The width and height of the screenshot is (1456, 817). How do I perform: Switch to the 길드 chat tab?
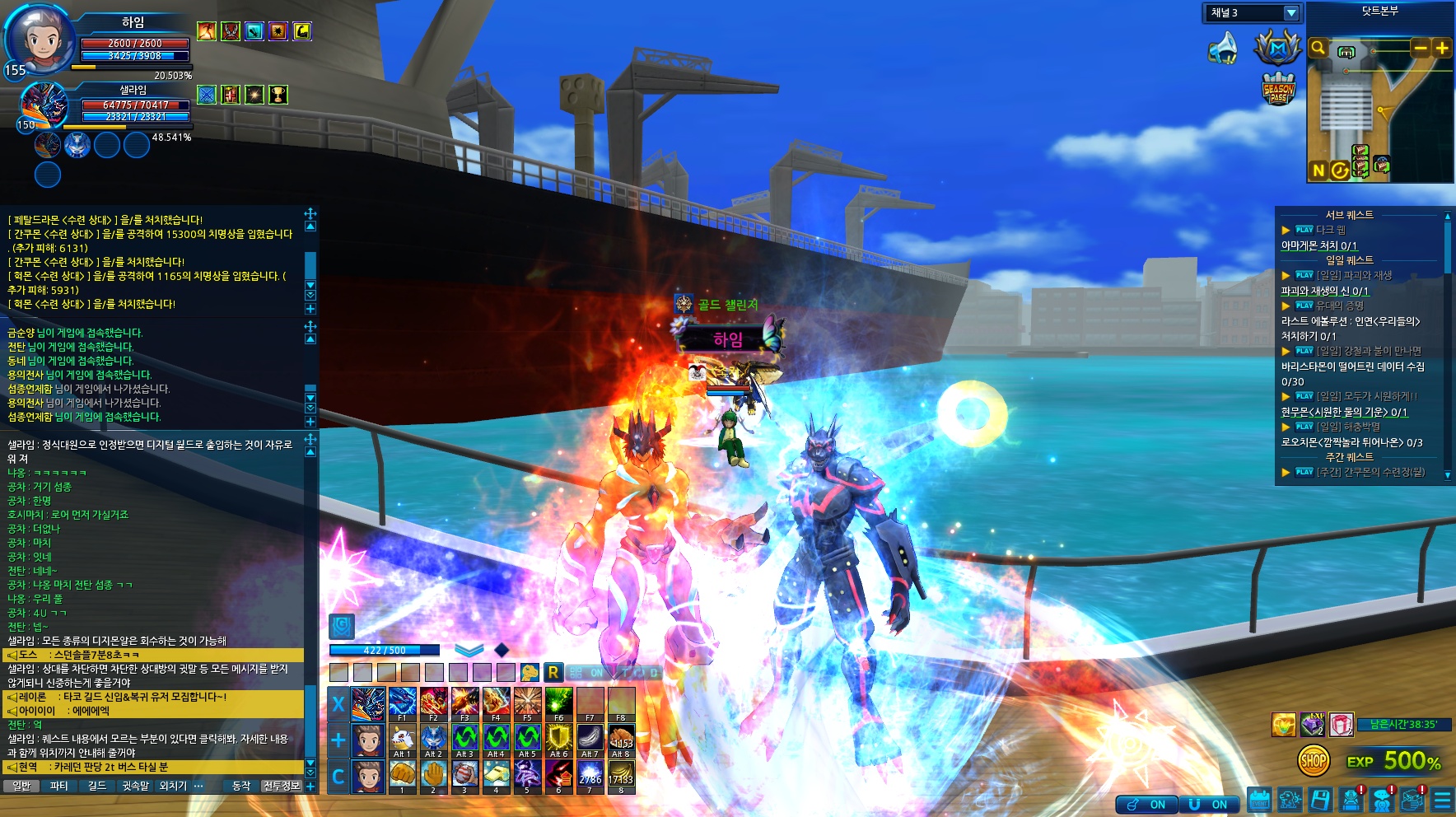[x=97, y=787]
